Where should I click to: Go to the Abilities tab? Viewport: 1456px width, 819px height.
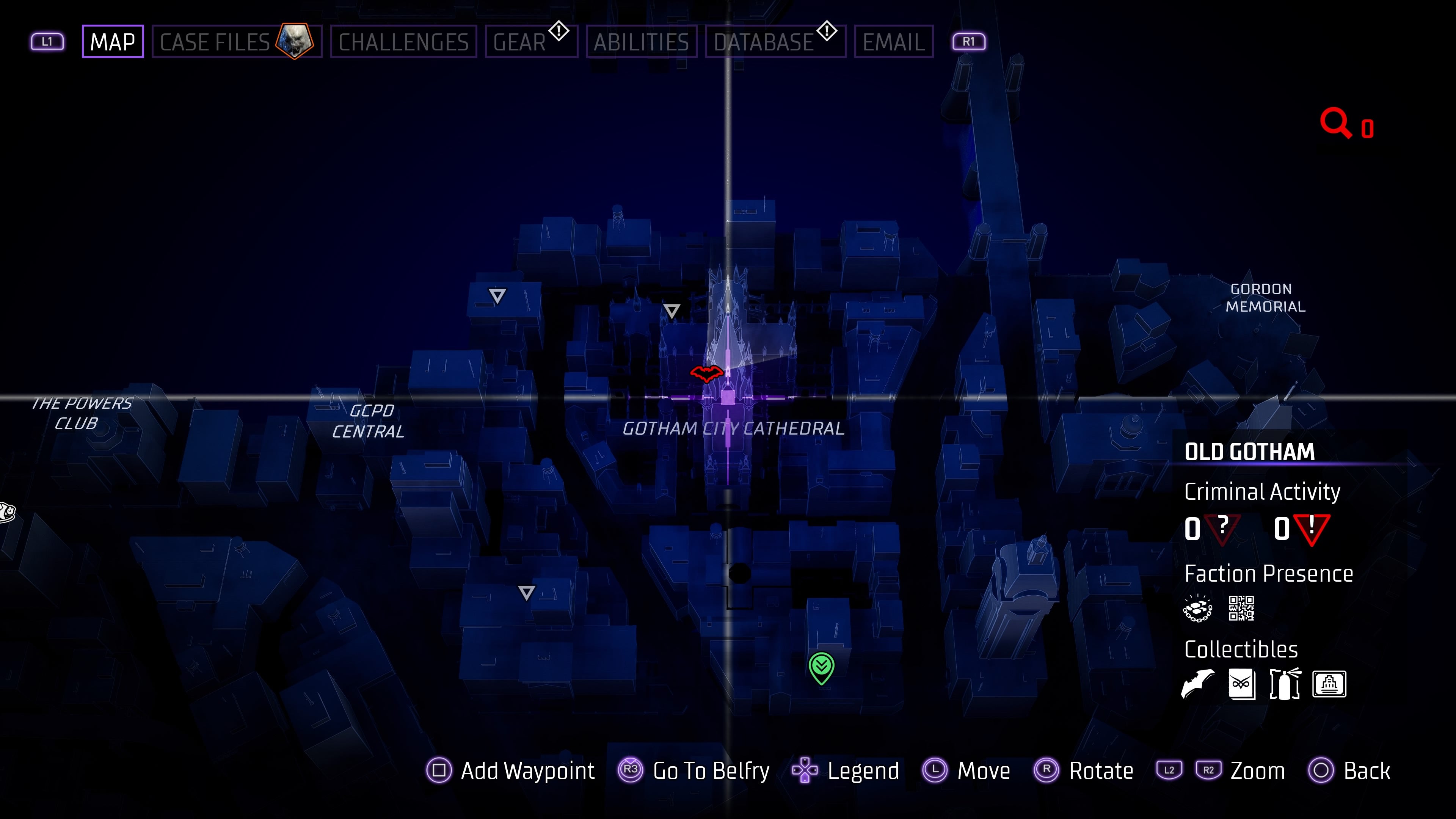coord(641,42)
